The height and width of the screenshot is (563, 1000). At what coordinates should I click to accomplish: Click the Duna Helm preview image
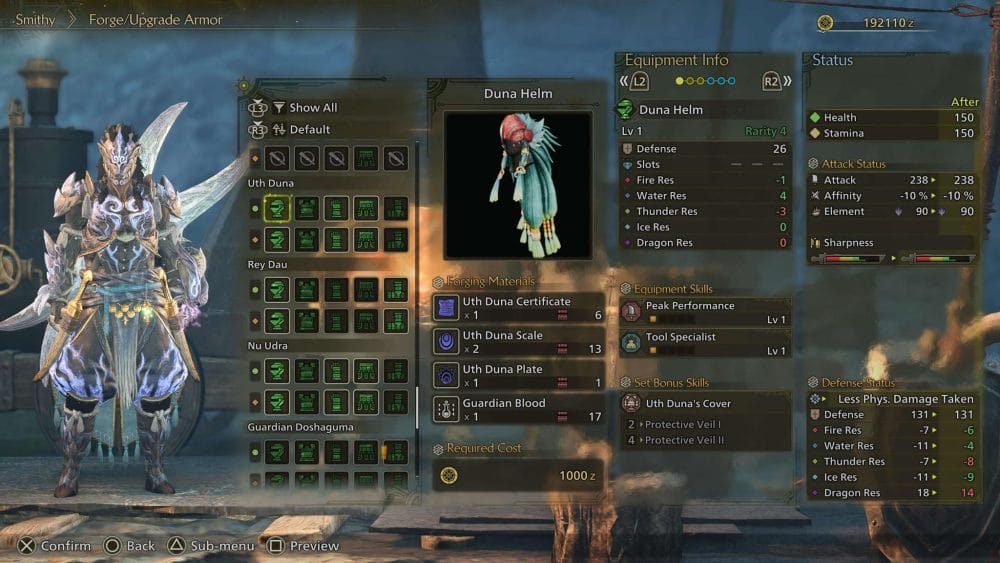pyautogui.click(x=518, y=185)
